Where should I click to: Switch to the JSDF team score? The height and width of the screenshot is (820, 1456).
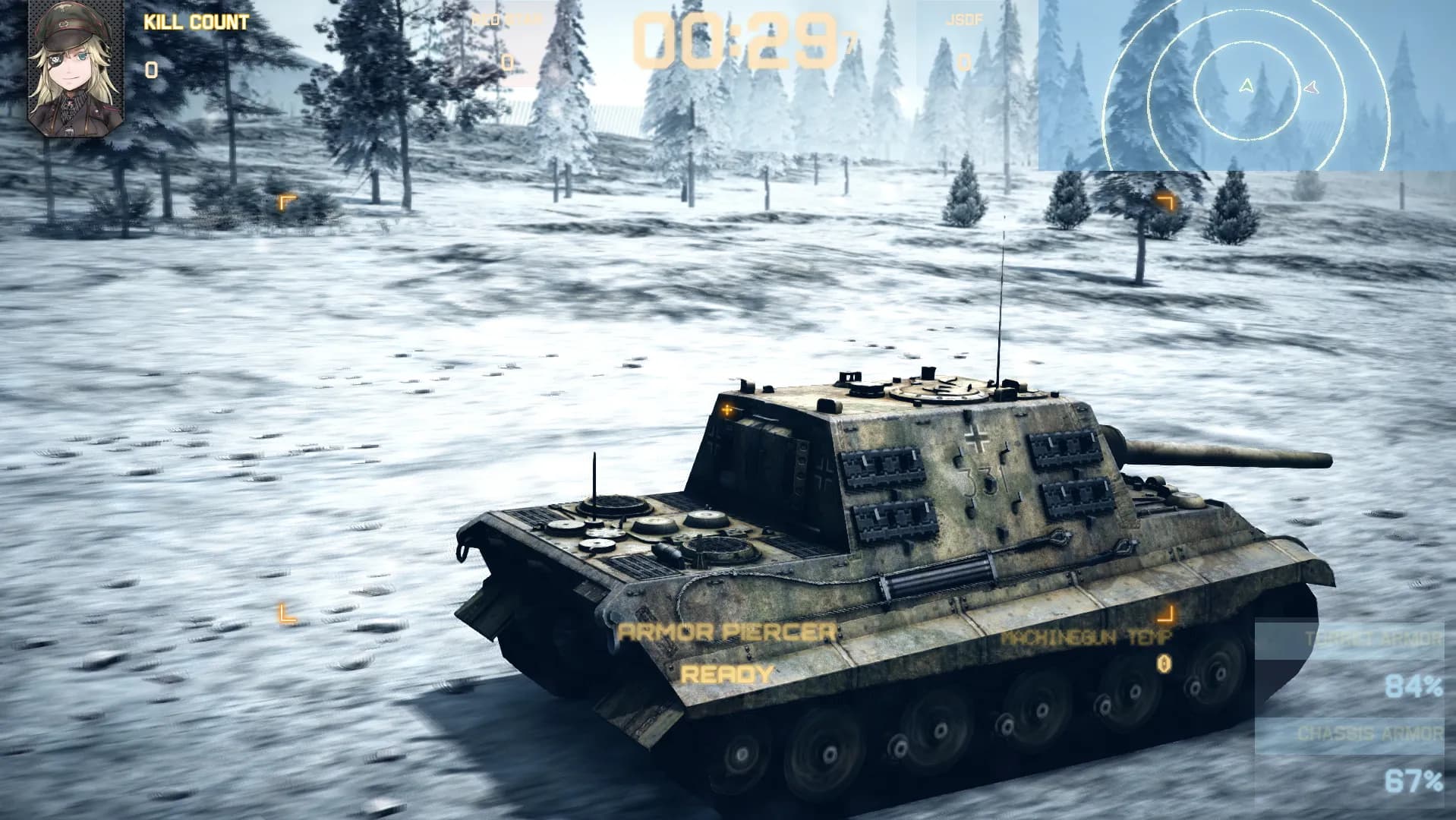[963, 20]
